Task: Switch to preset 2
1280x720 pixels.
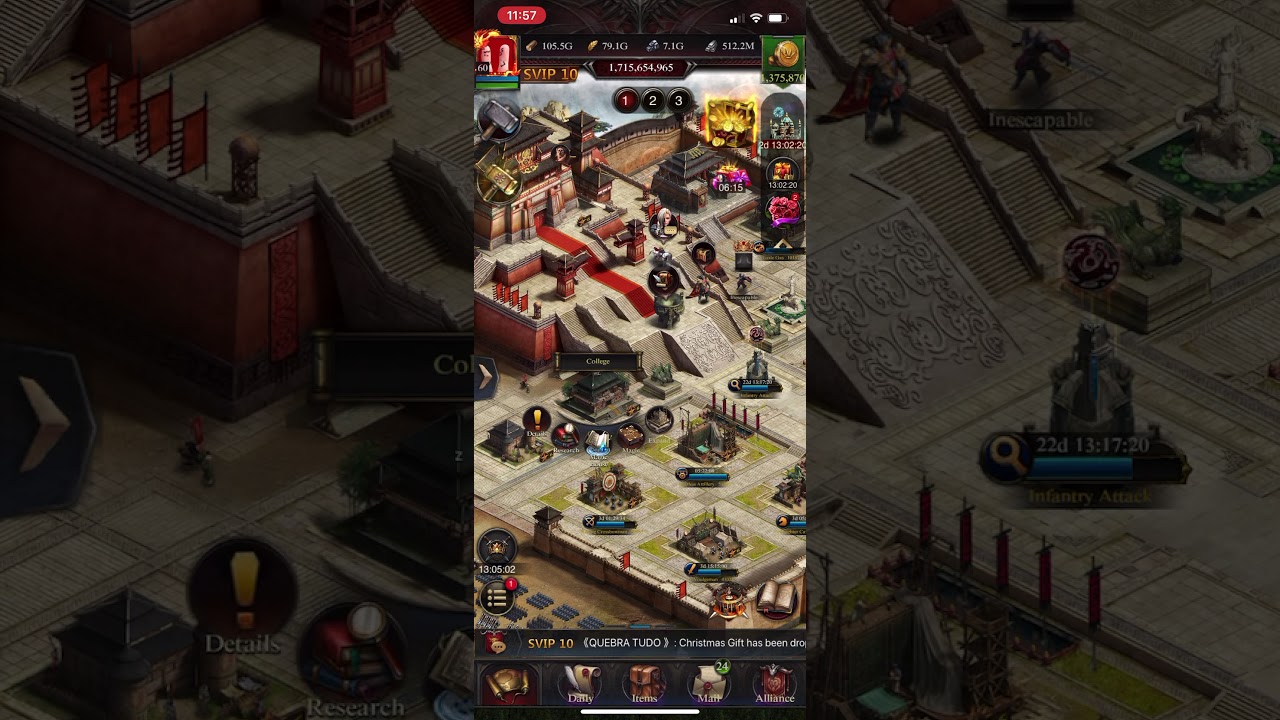Action: [x=652, y=100]
